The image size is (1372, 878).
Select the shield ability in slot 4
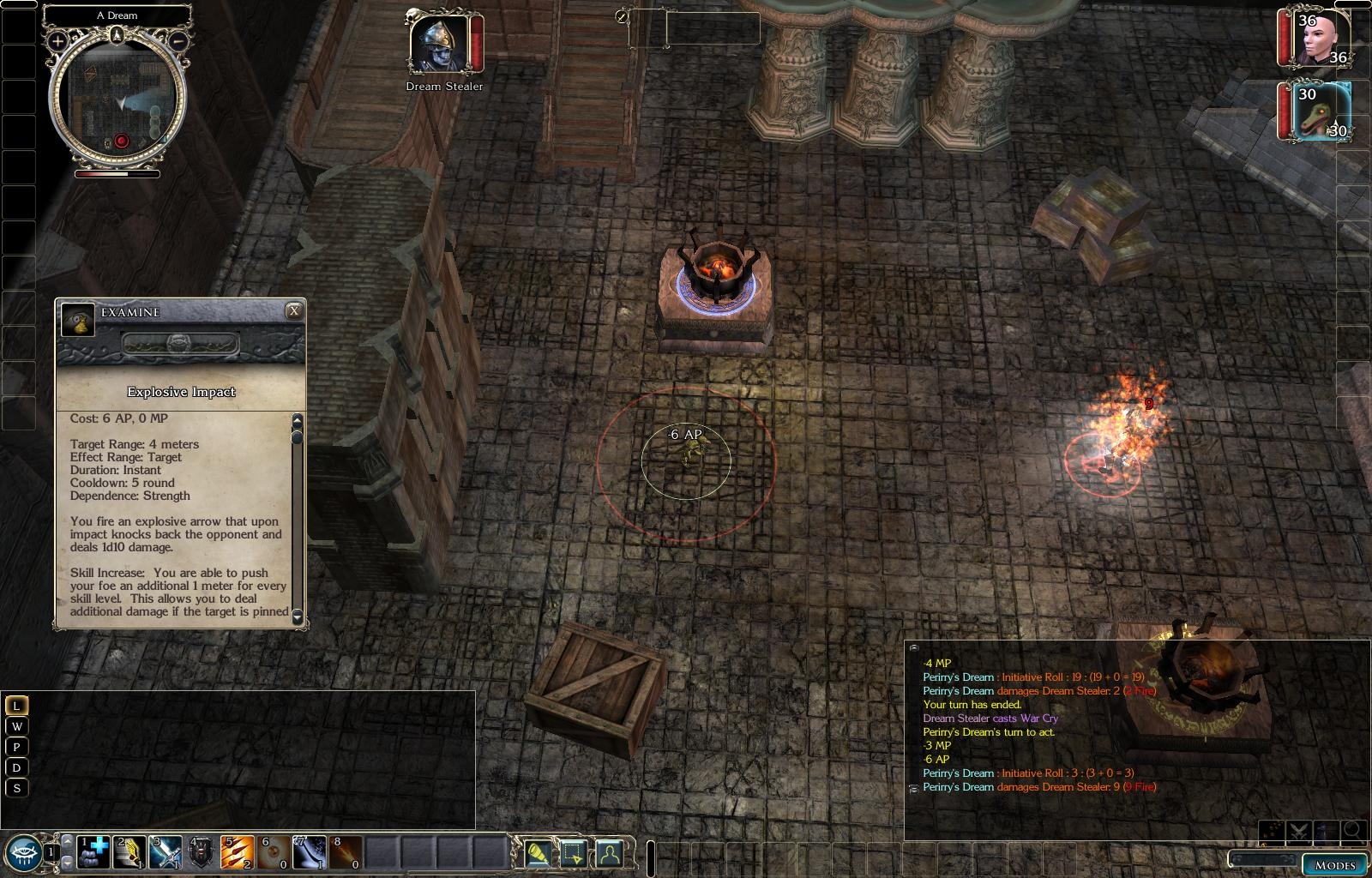(x=202, y=852)
